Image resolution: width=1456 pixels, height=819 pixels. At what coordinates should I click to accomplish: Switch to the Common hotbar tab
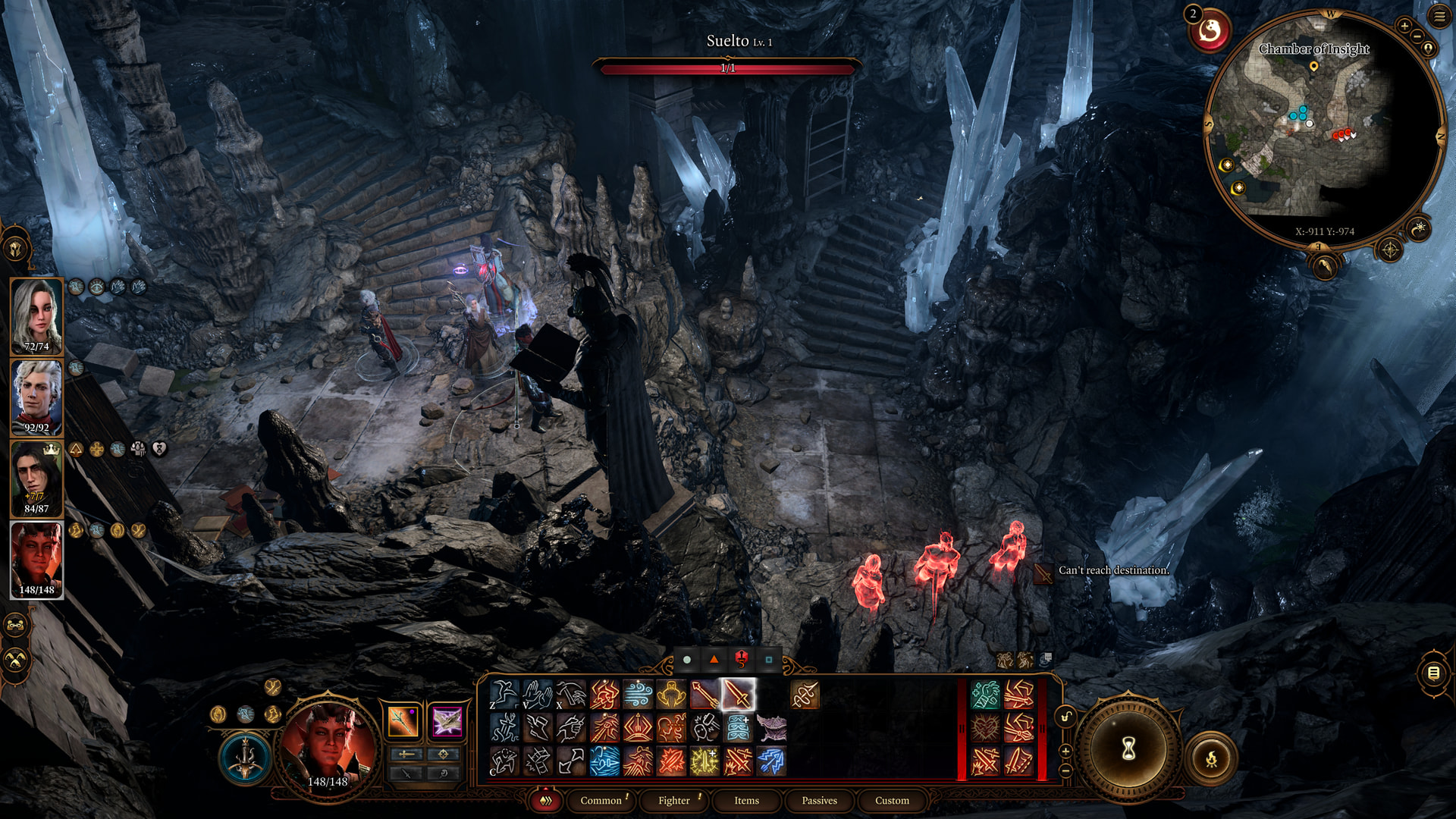pos(601,800)
